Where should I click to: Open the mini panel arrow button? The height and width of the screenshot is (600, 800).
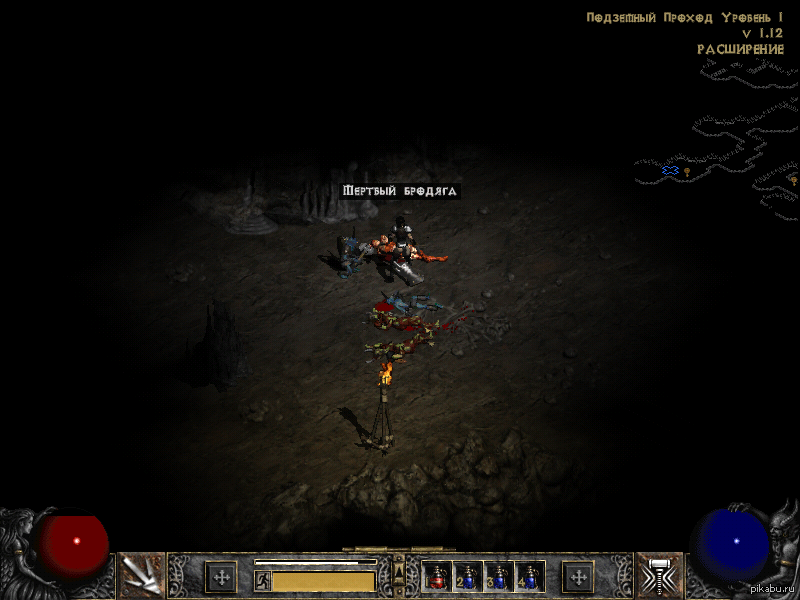coord(399,571)
